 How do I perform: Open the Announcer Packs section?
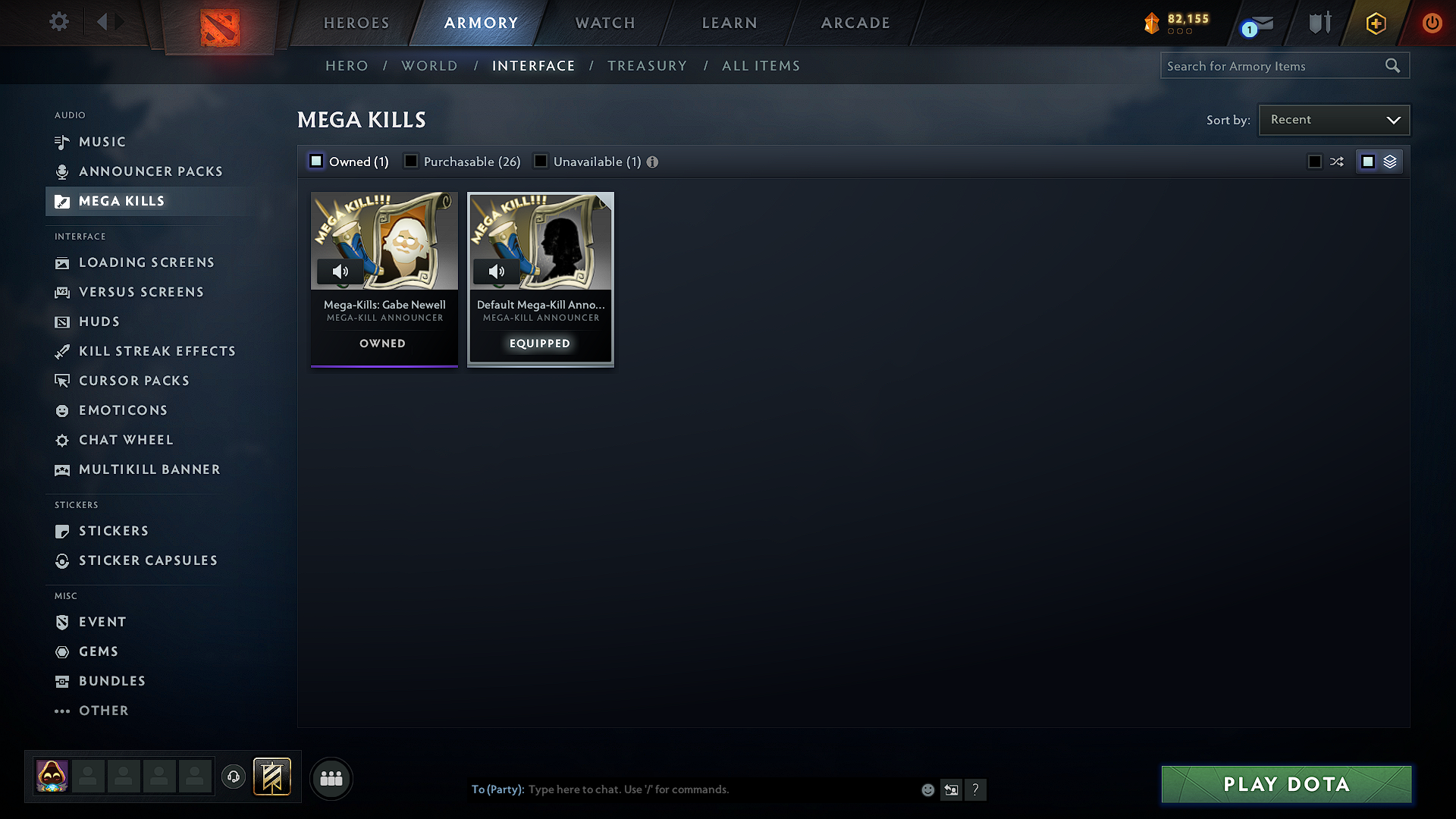coord(150,171)
